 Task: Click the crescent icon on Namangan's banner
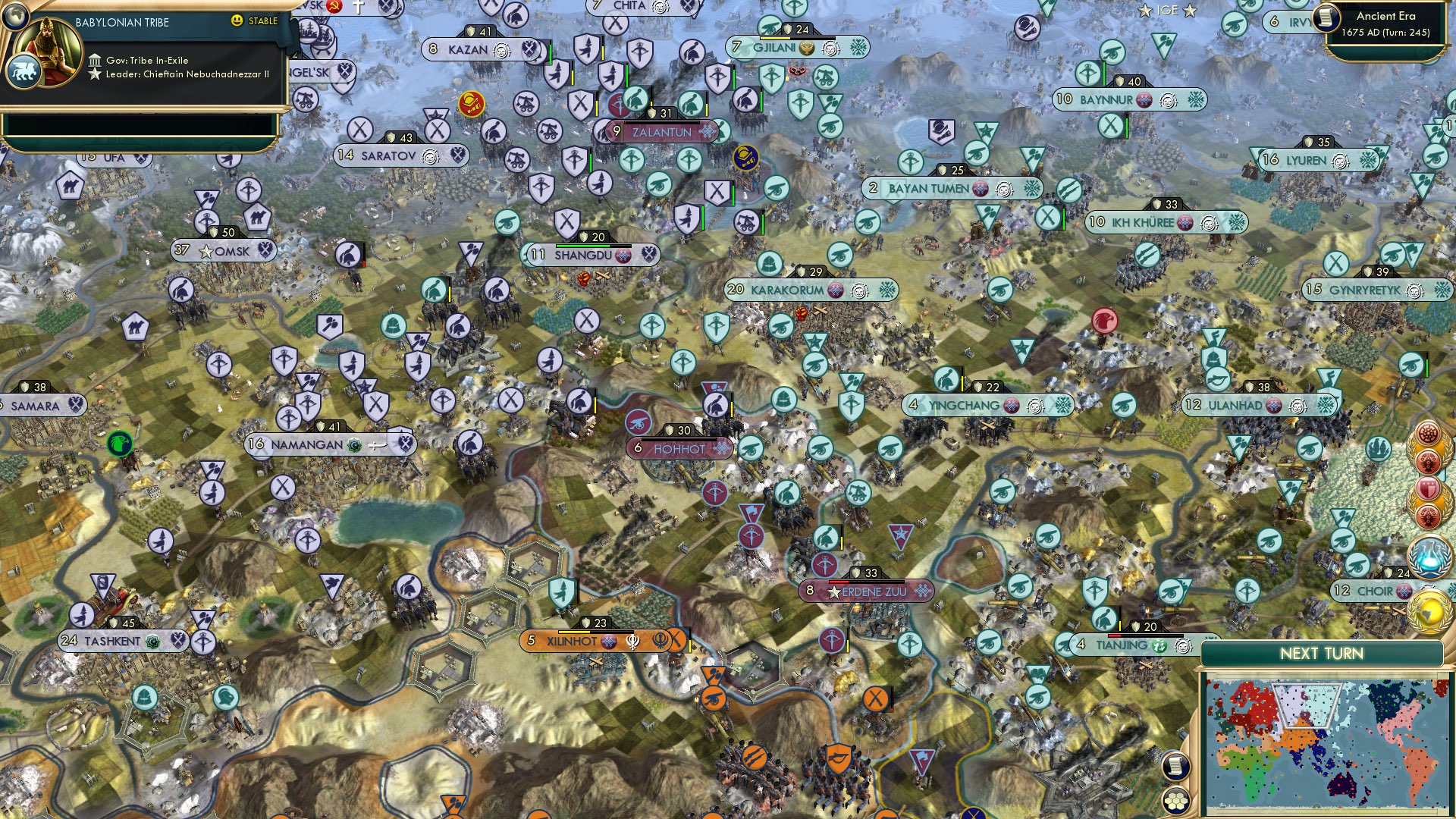coord(354,446)
